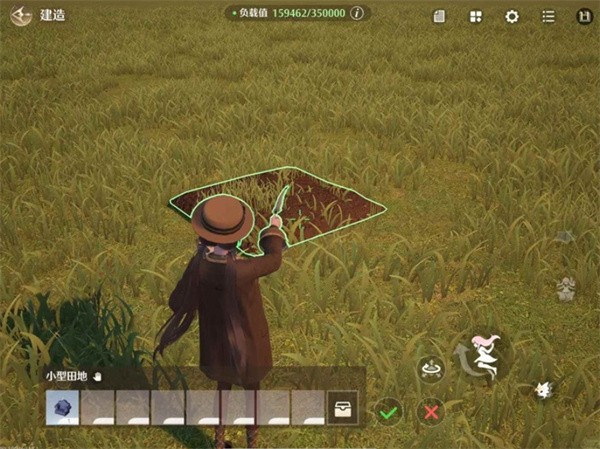
Task: Activate the jump action icon
Action: pos(487,356)
